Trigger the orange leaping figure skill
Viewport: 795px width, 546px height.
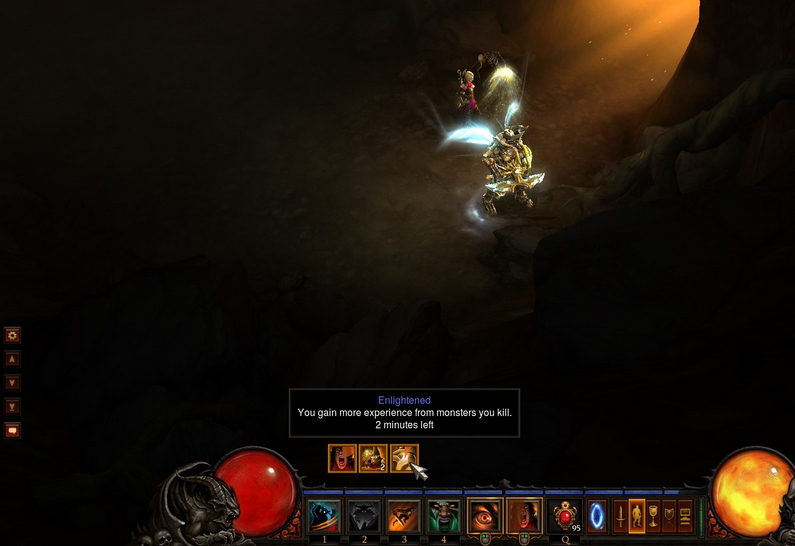[404, 516]
